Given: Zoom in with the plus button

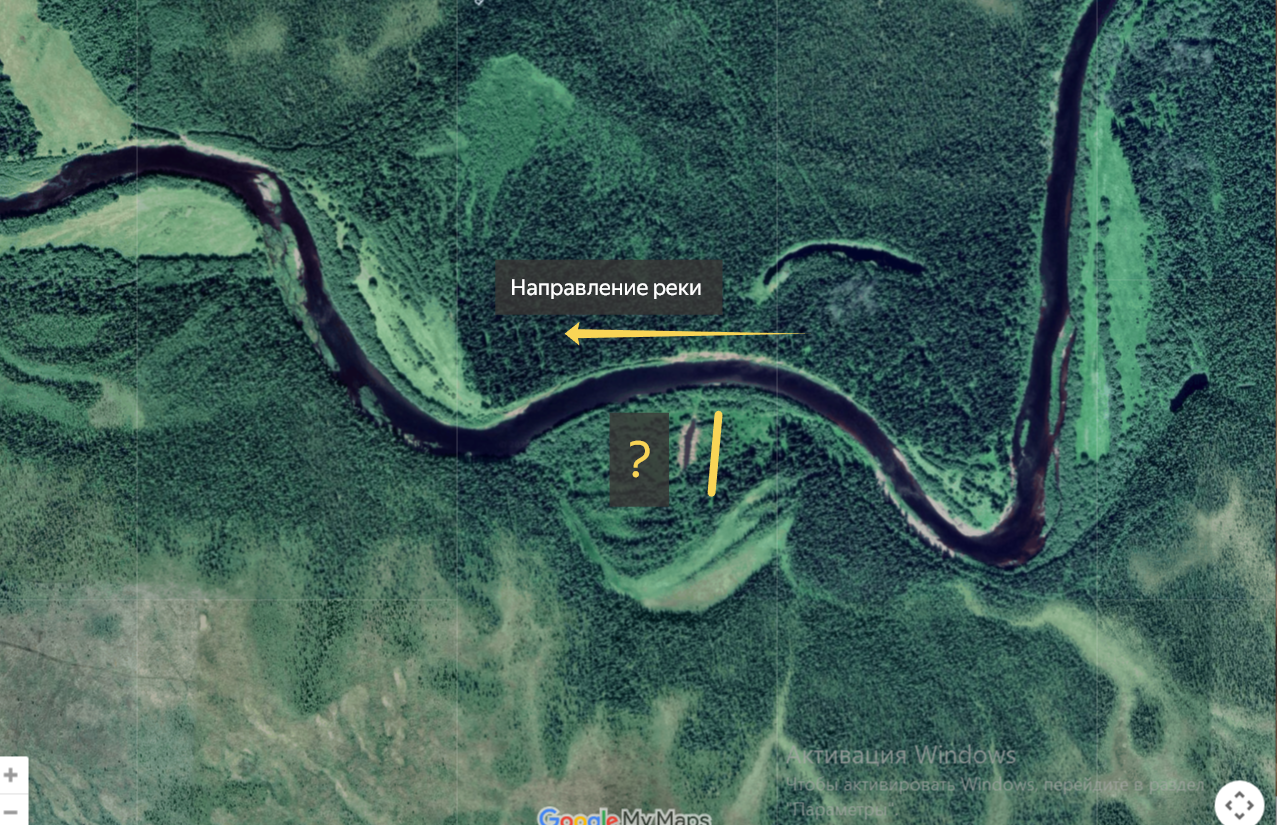Looking at the screenshot, I should [x=11, y=775].
